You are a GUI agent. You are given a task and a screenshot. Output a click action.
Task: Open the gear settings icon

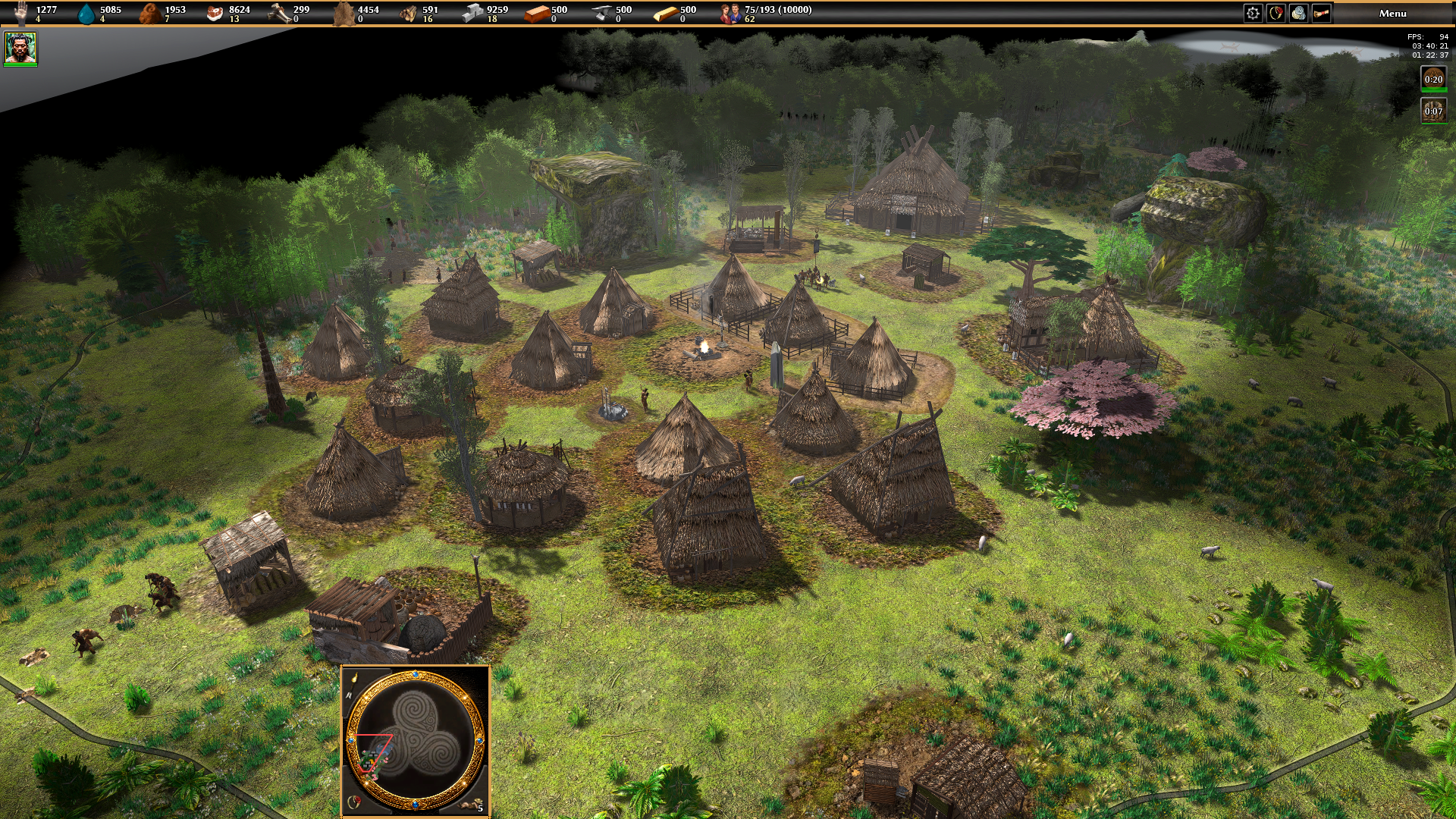click(x=1253, y=13)
